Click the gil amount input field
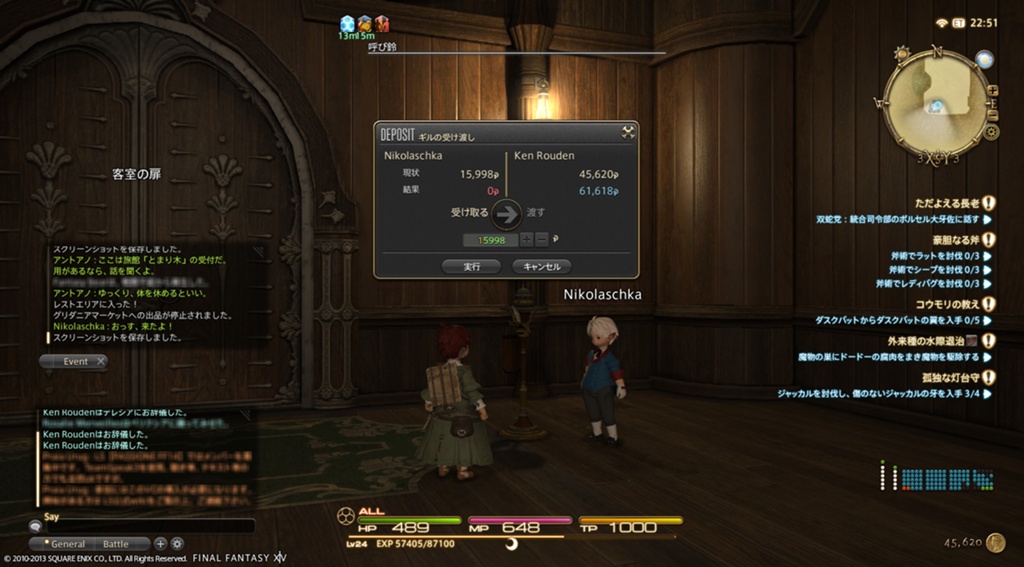This screenshot has width=1024, height=567. point(490,240)
